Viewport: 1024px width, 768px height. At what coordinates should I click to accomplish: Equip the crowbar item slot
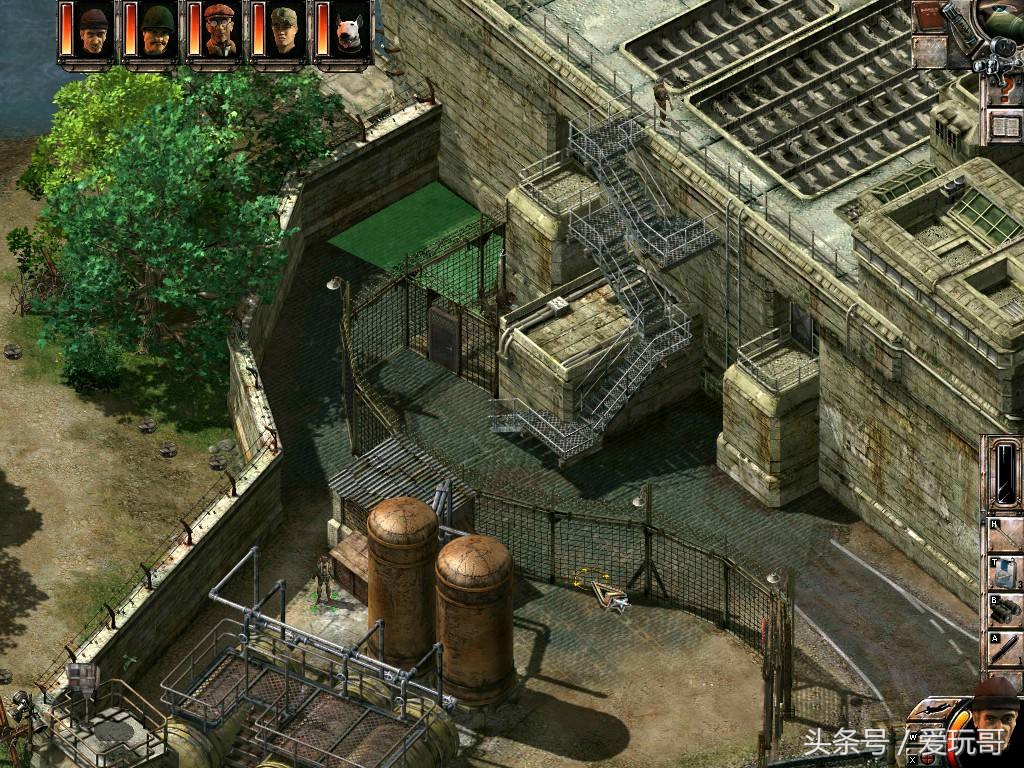(x=1004, y=648)
